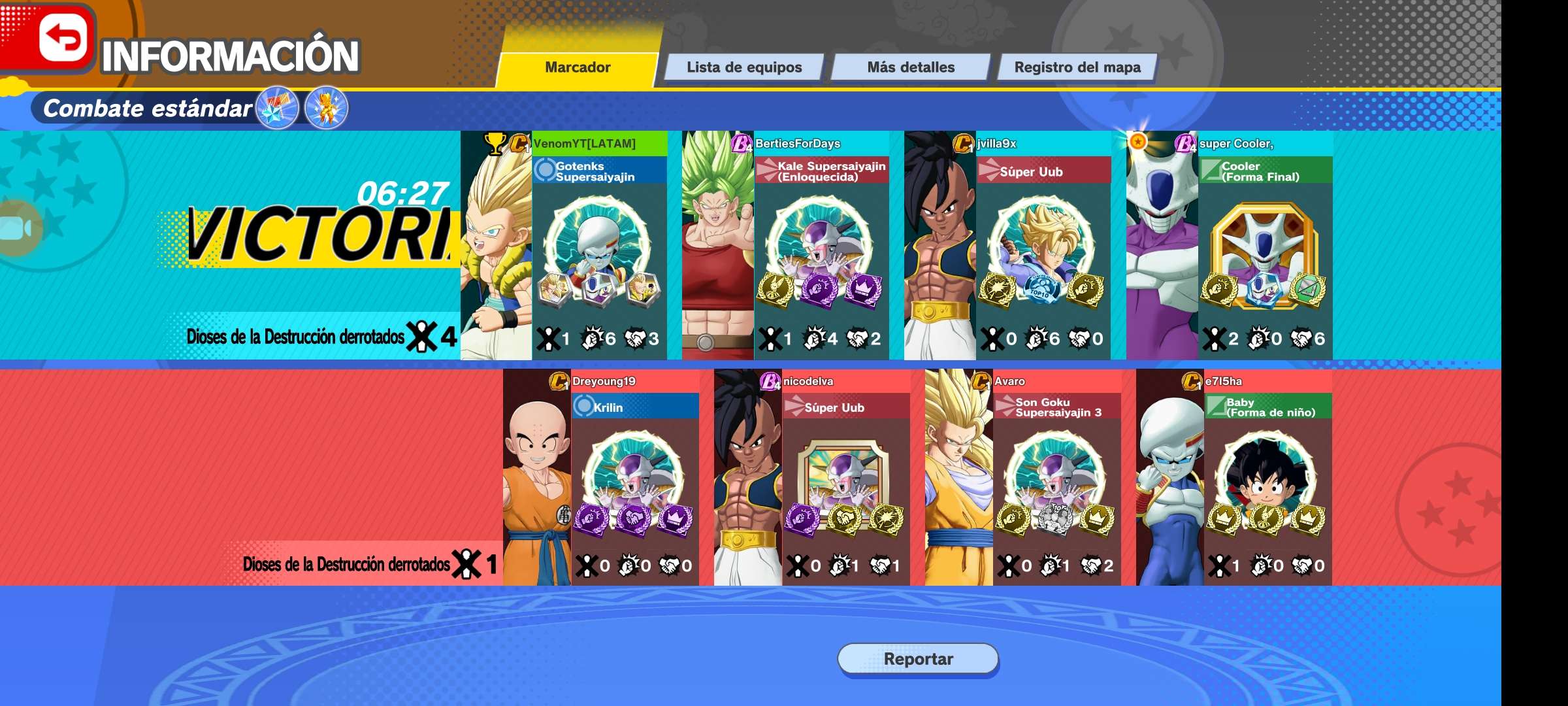Click the golden figure icon beside Combate estándar

tap(326, 109)
